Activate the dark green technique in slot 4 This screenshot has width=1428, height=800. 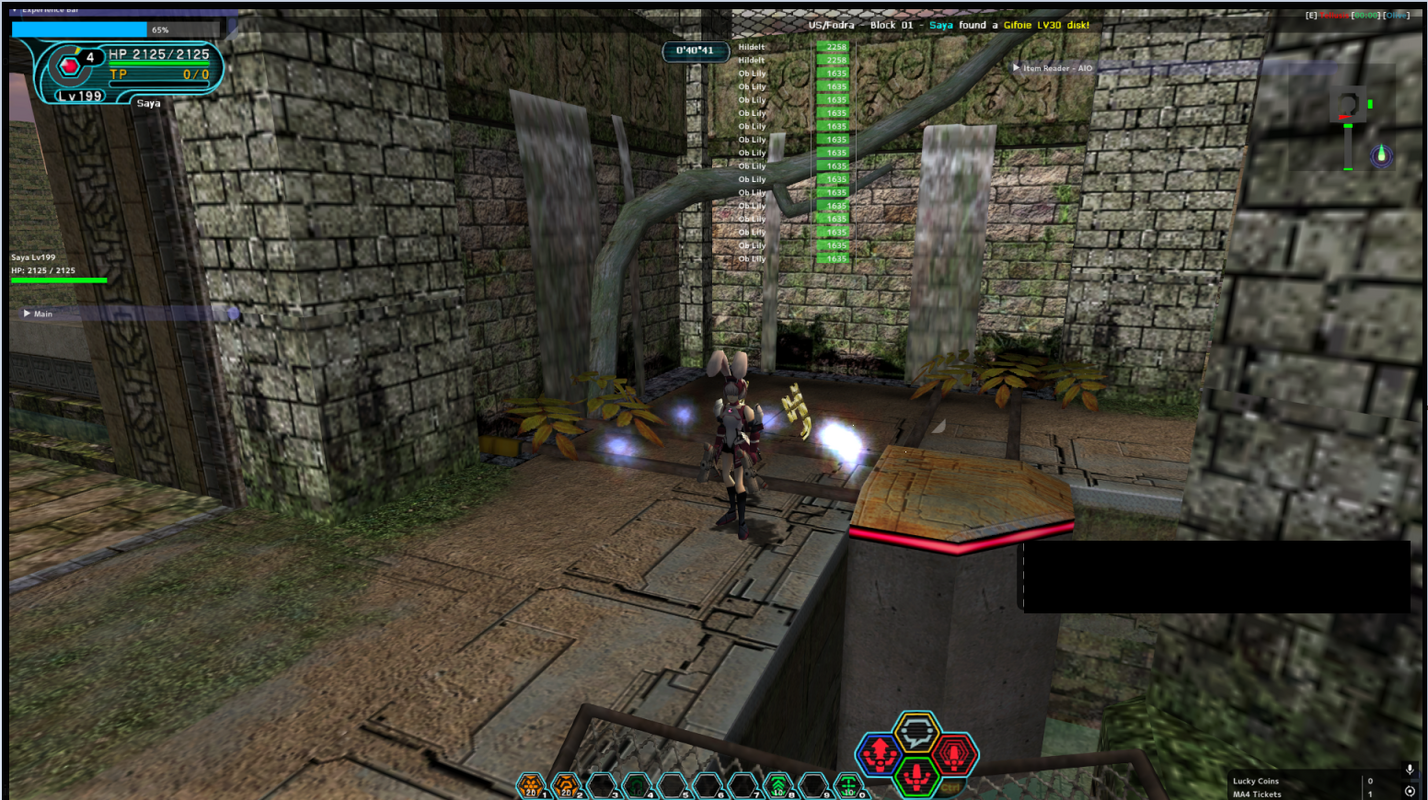click(x=637, y=786)
